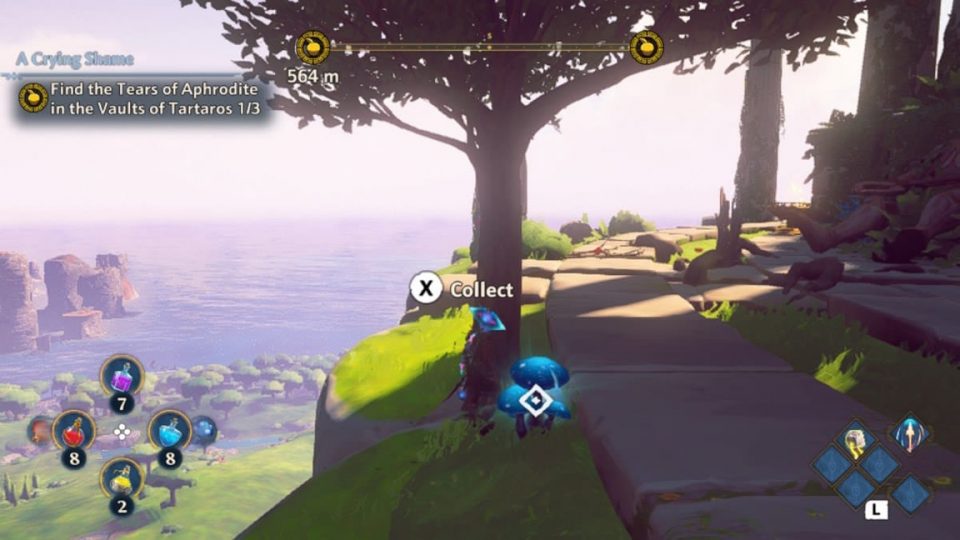Activate the golden helmet godly power

pyautogui.click(x=855, y=438)
